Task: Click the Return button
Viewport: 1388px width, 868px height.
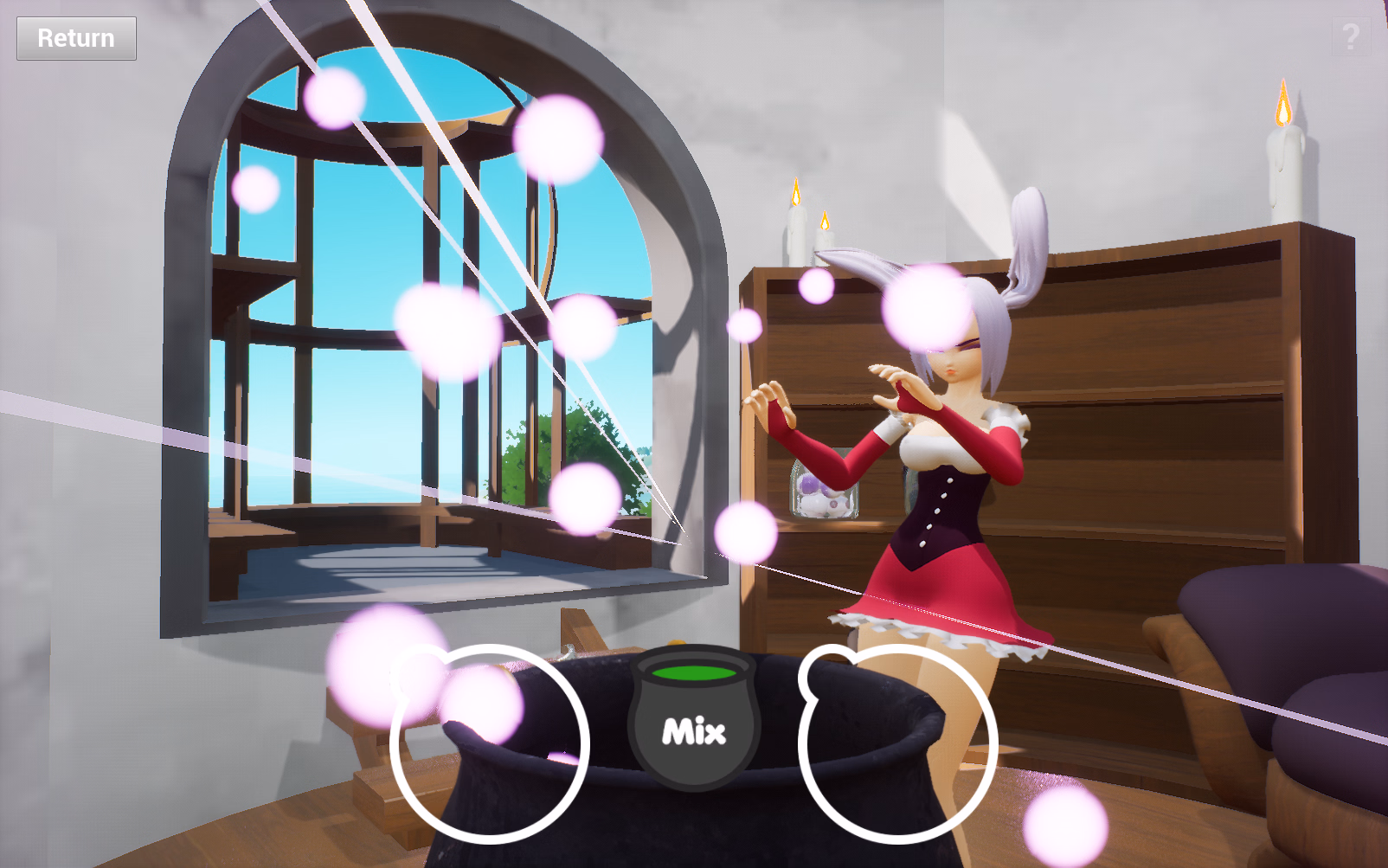Action: (75, 38)
